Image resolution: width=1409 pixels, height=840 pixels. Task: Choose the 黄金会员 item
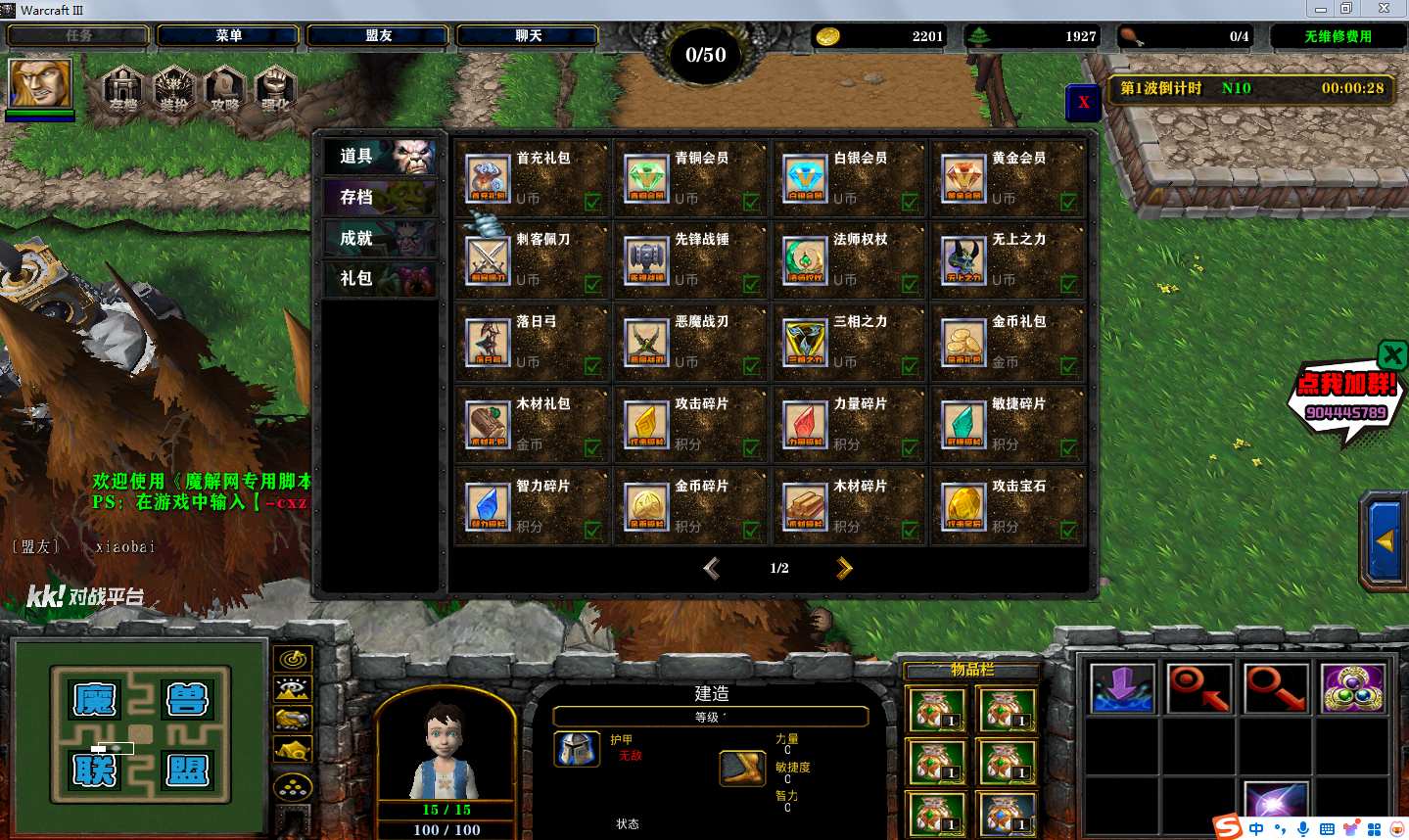(x=1008, y=178)
